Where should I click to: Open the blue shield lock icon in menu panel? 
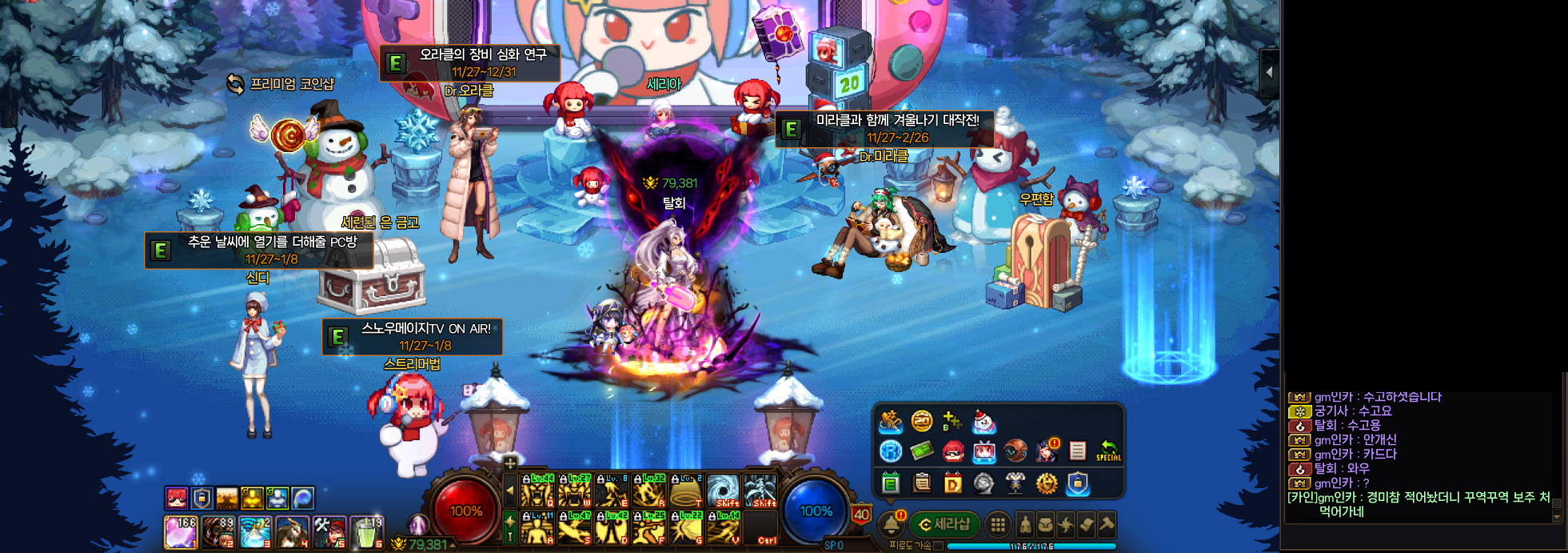pyautogui.click(x=1077, y=483)
